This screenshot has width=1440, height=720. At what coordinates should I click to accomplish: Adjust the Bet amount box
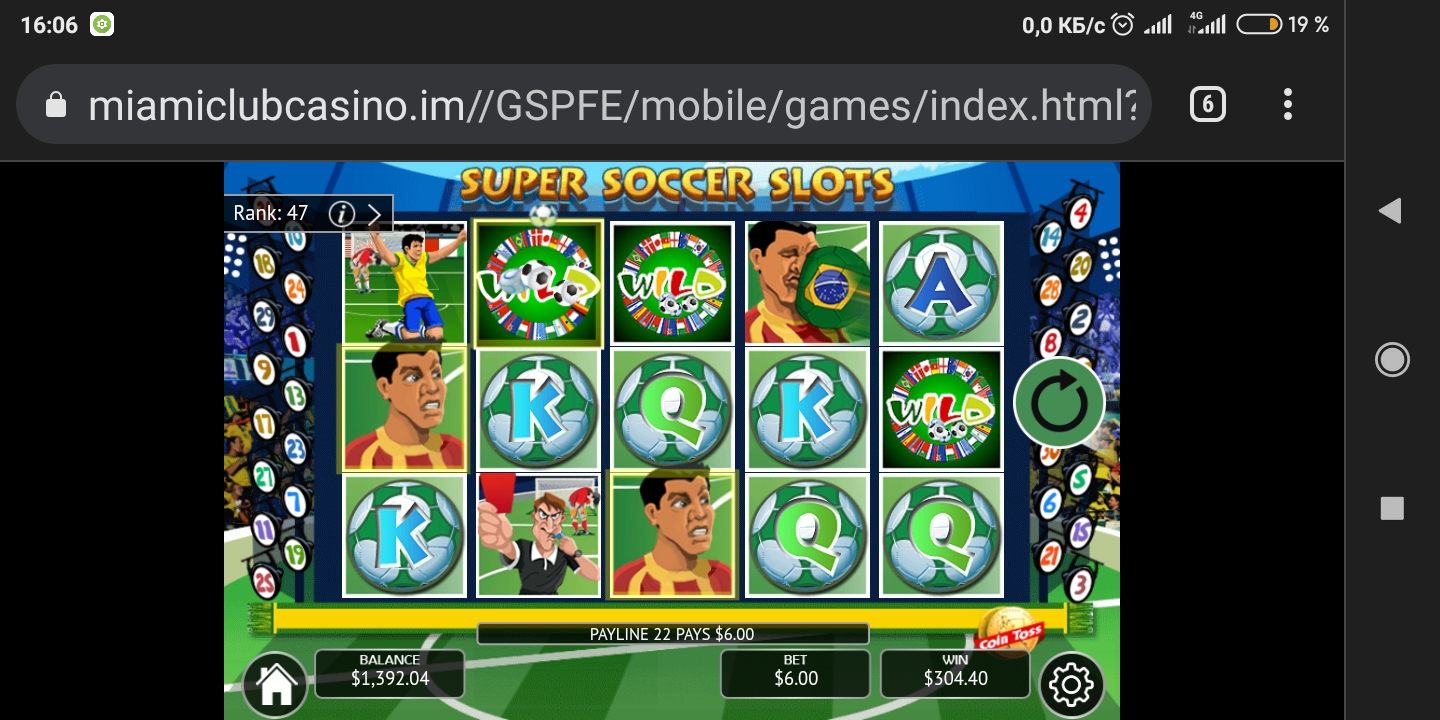[x=795, y=673]
